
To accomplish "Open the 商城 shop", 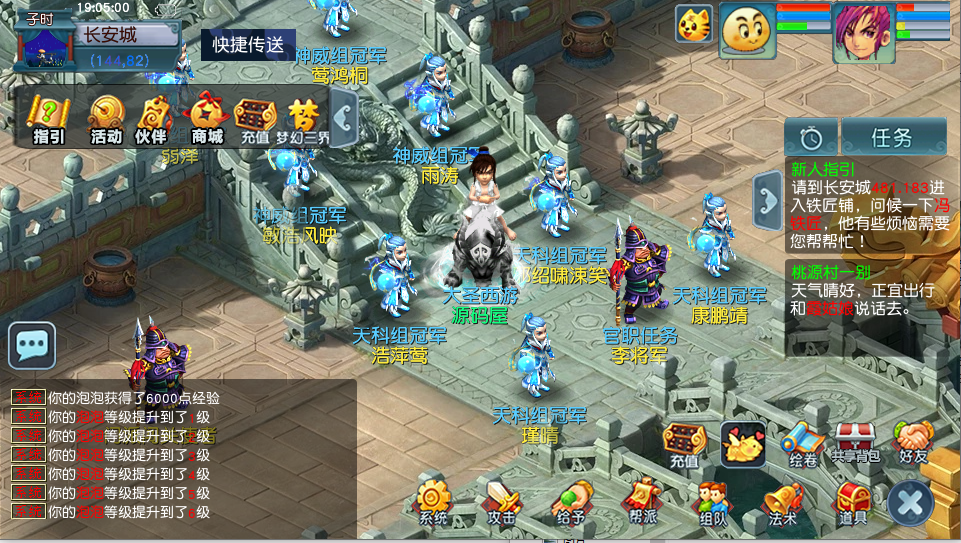I will click(x=207, y=118).
